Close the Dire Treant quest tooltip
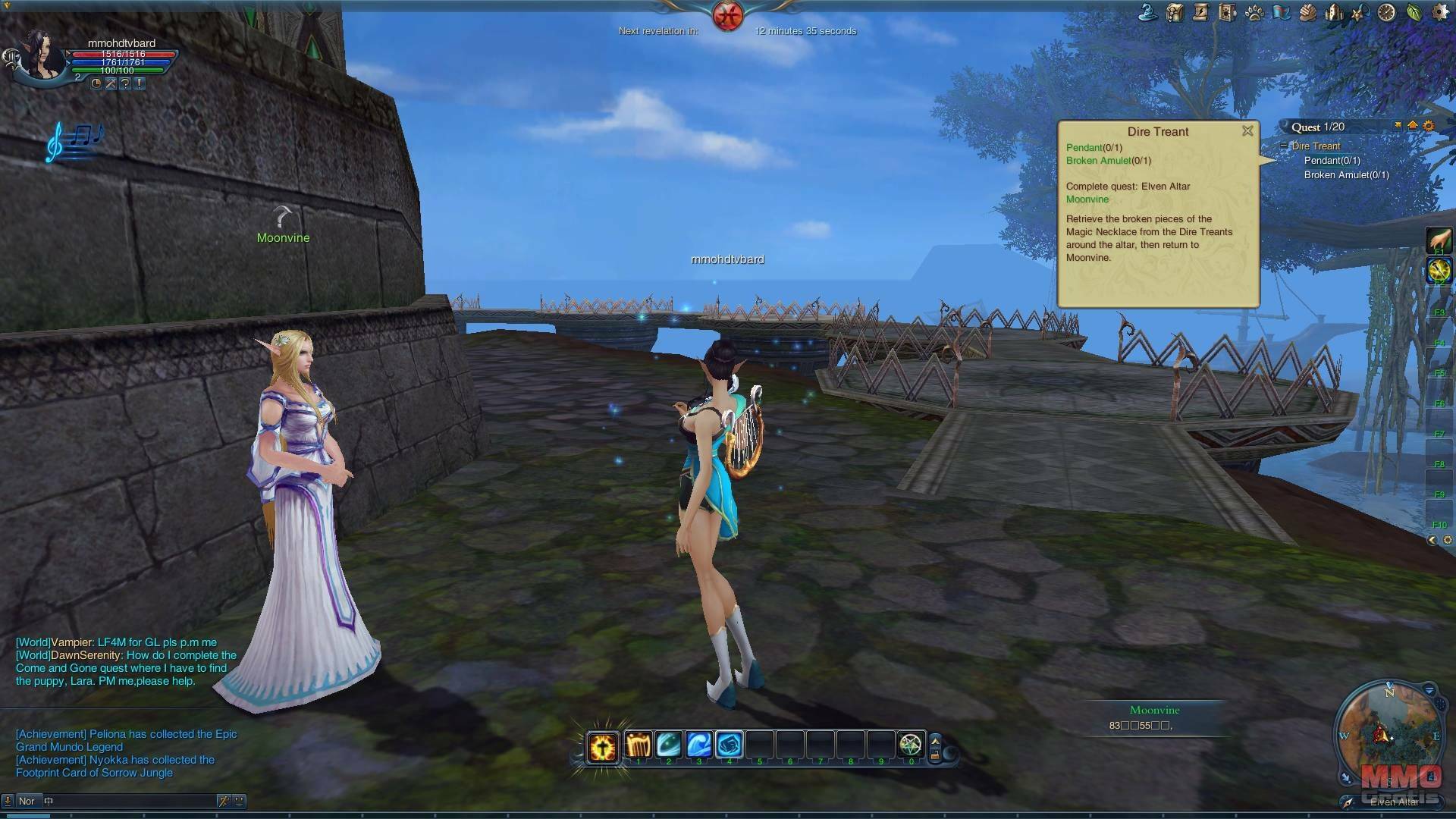This screenshot has height=819, width=1456. pos(1247,131)
